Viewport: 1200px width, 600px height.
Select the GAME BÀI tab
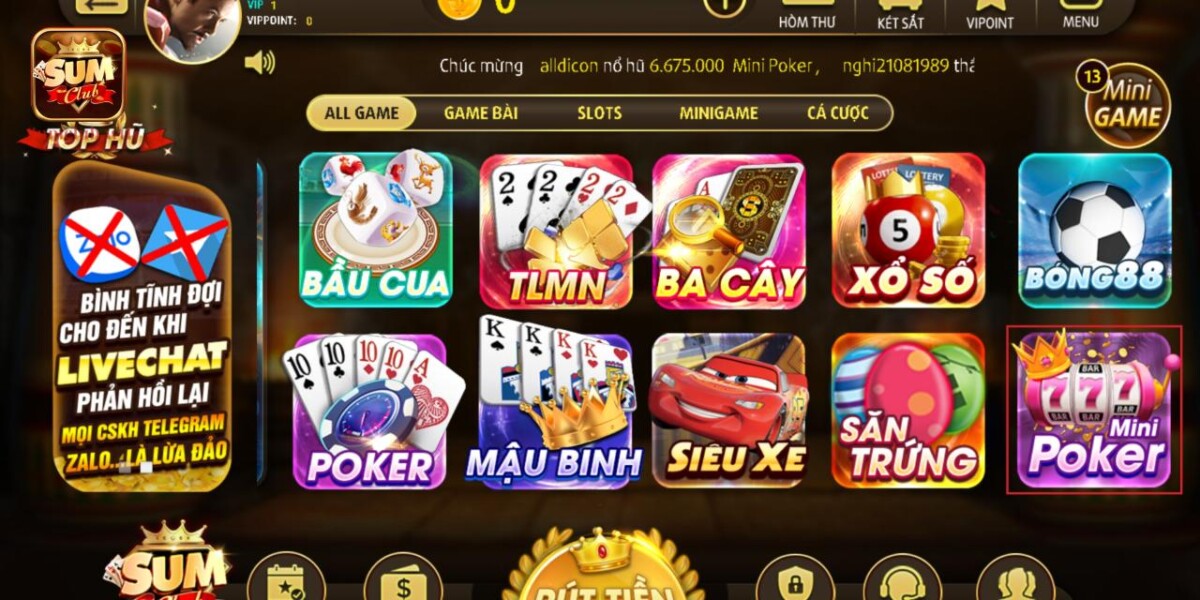coord(480,113)
